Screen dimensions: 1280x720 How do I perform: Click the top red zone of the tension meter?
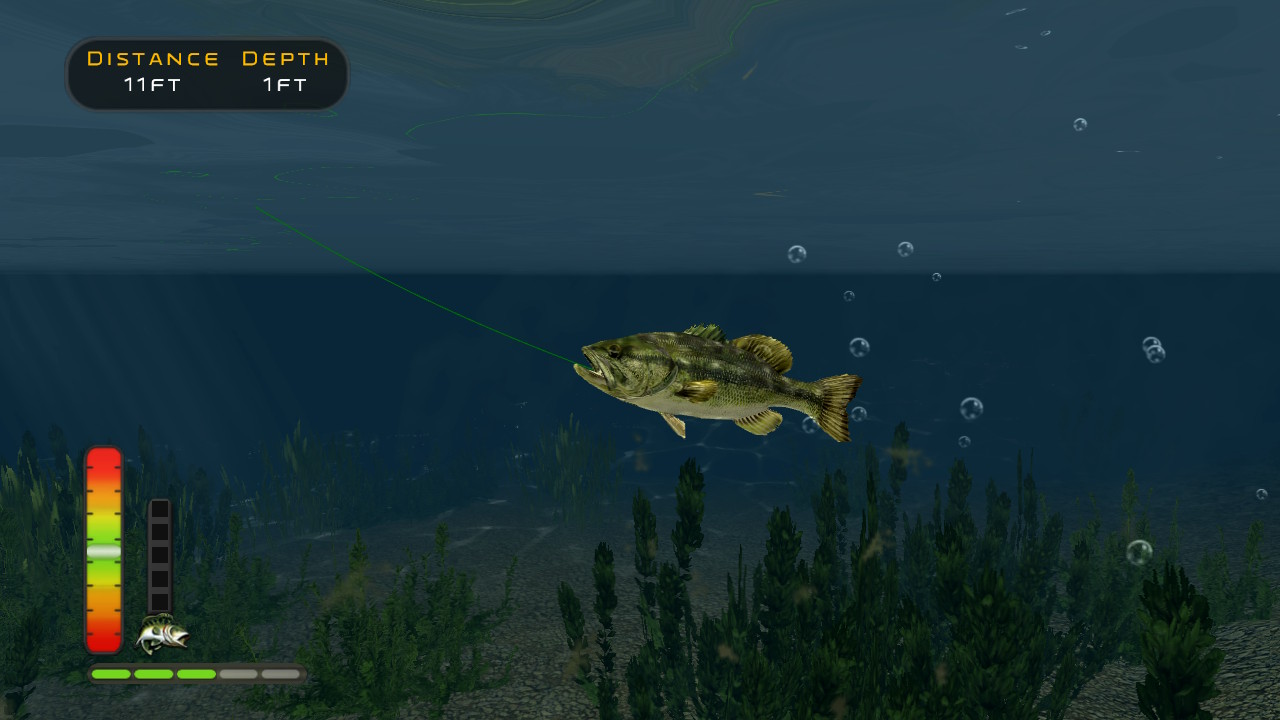tap(104, 462)
